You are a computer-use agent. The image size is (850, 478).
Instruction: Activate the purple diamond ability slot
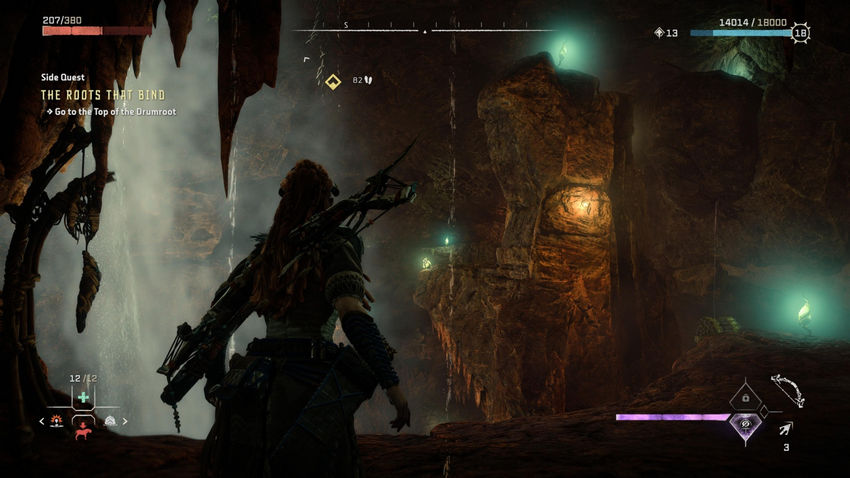pos(745,425)
